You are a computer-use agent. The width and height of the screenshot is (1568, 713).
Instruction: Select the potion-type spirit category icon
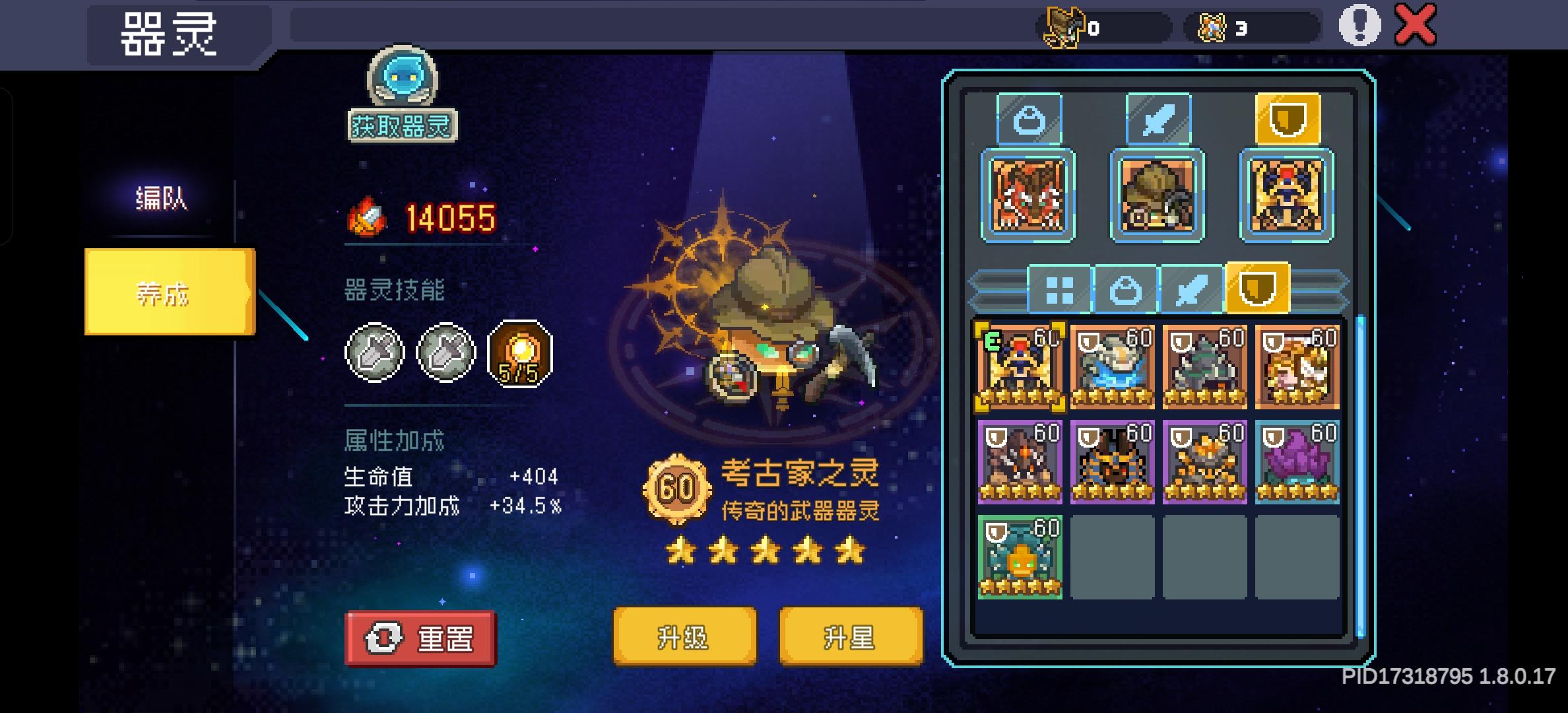1029,118
